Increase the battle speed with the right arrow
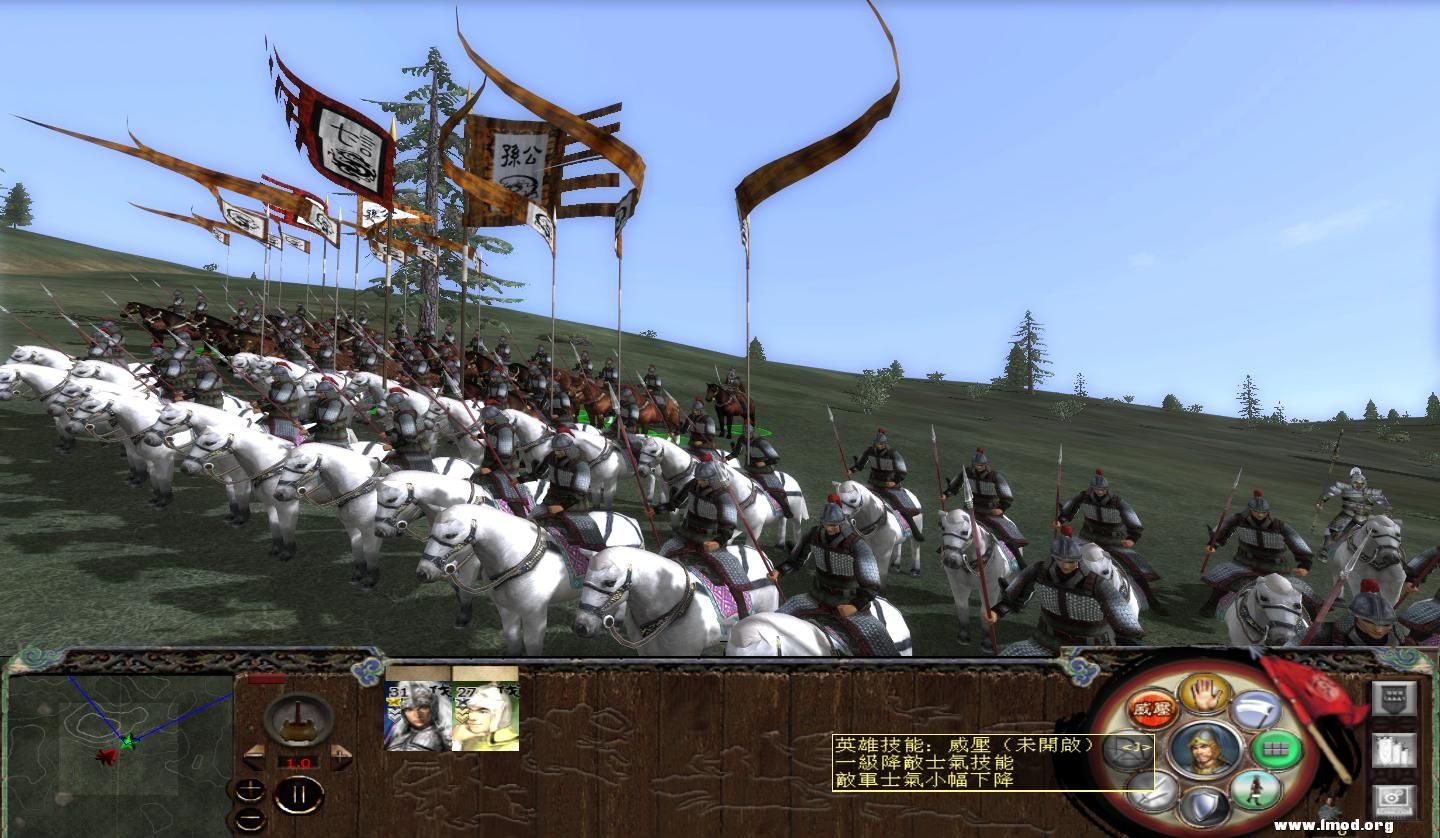Viewport: 1440px width, 838px height. [340, 758]
